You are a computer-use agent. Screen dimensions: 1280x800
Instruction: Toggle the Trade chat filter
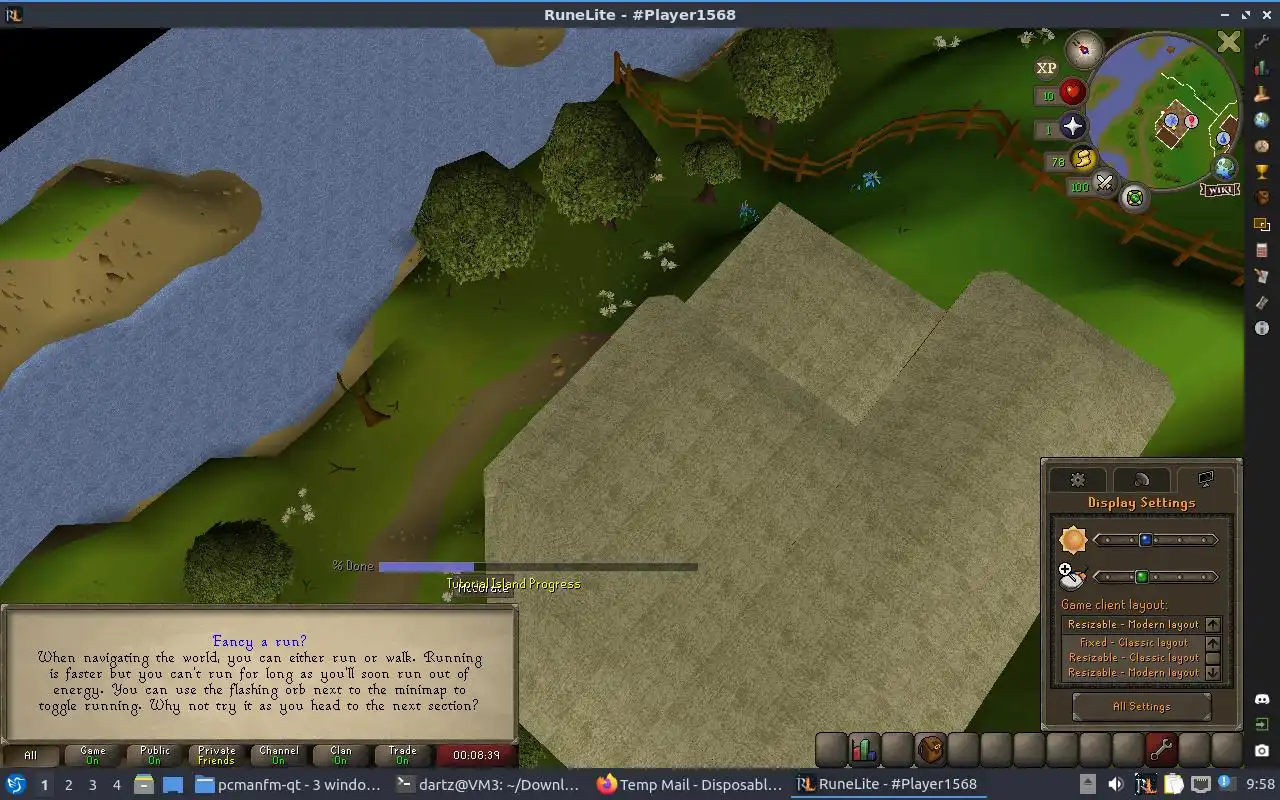[x=403, y=755]
